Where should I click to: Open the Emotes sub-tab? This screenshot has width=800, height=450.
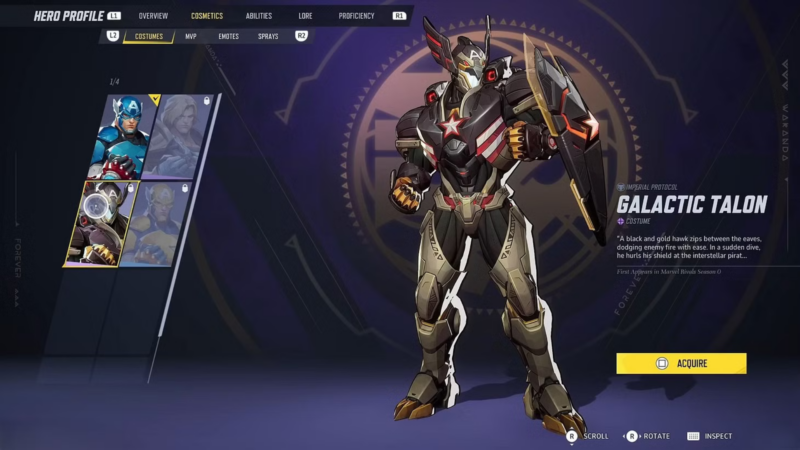(228, 37)
